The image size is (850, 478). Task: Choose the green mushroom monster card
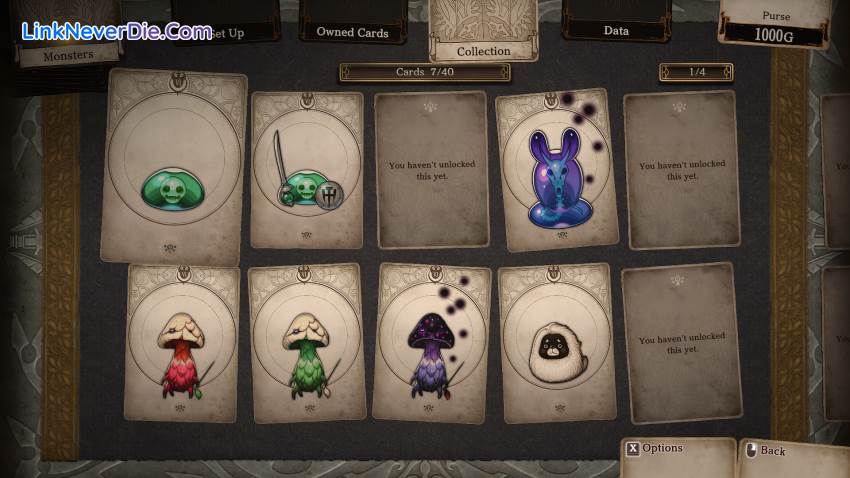pos(304,342)
